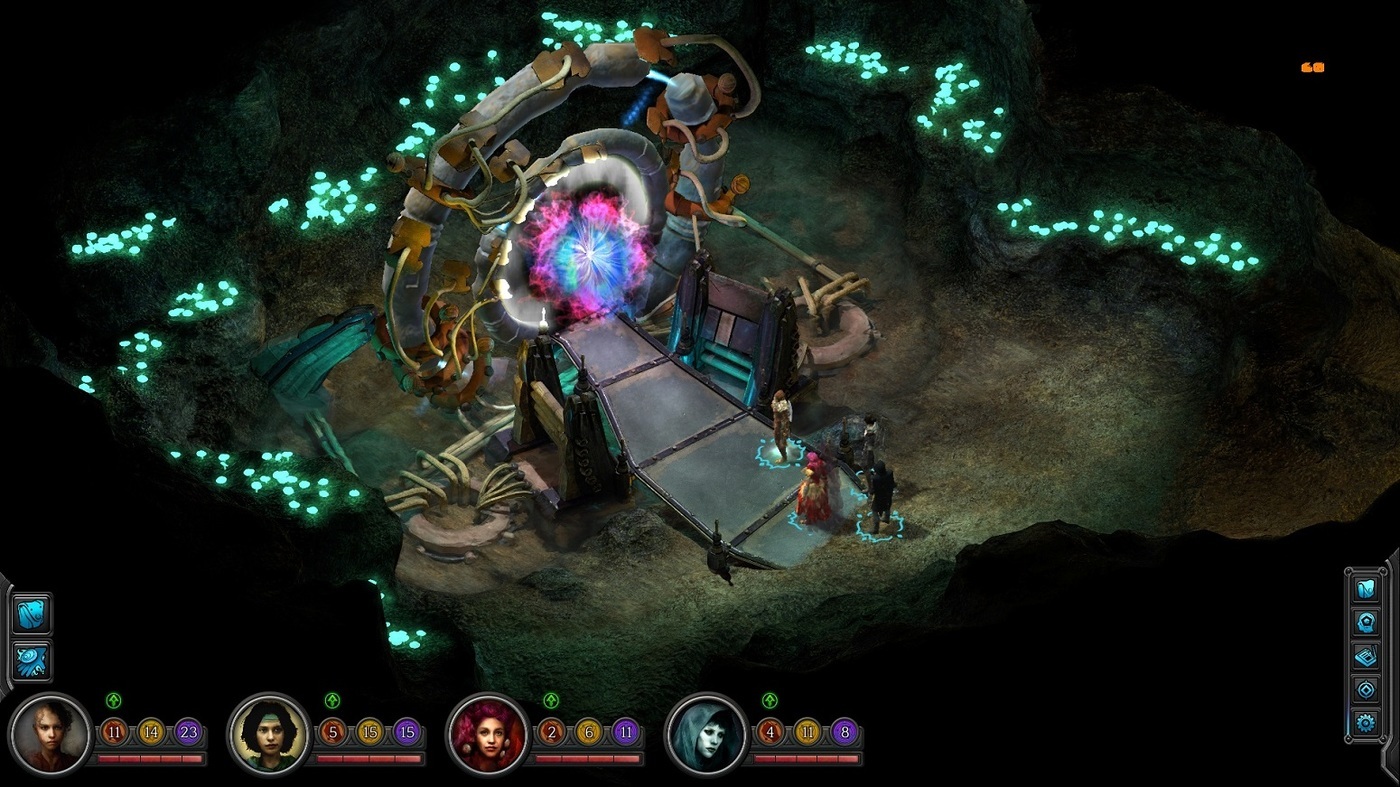1400x787 pixels.
Task: Show the character sheet head icon
Action: tap(1366, 622)
